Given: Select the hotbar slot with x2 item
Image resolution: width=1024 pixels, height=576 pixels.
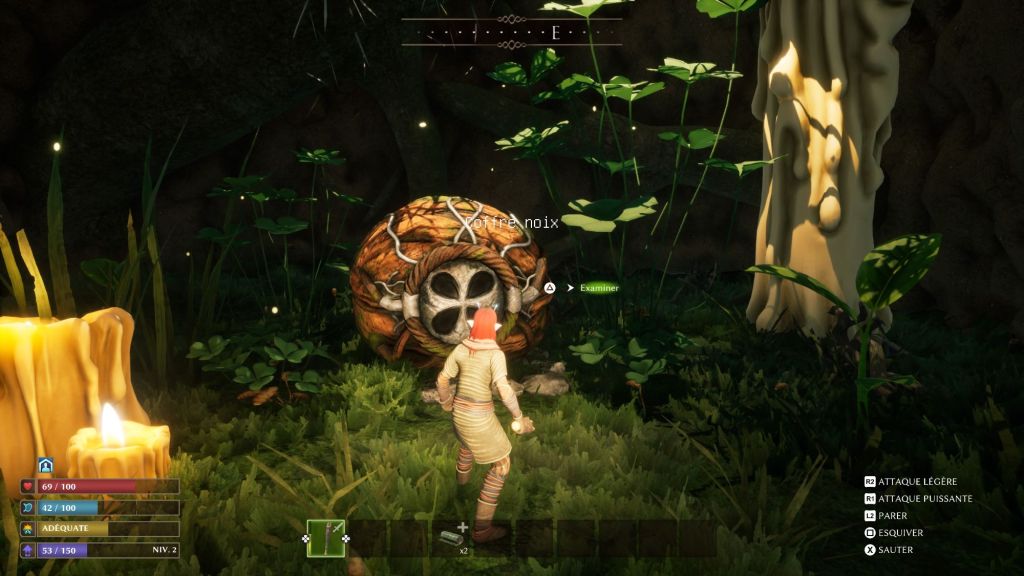Looking at the screenshot, I should [x=450, y=538].
